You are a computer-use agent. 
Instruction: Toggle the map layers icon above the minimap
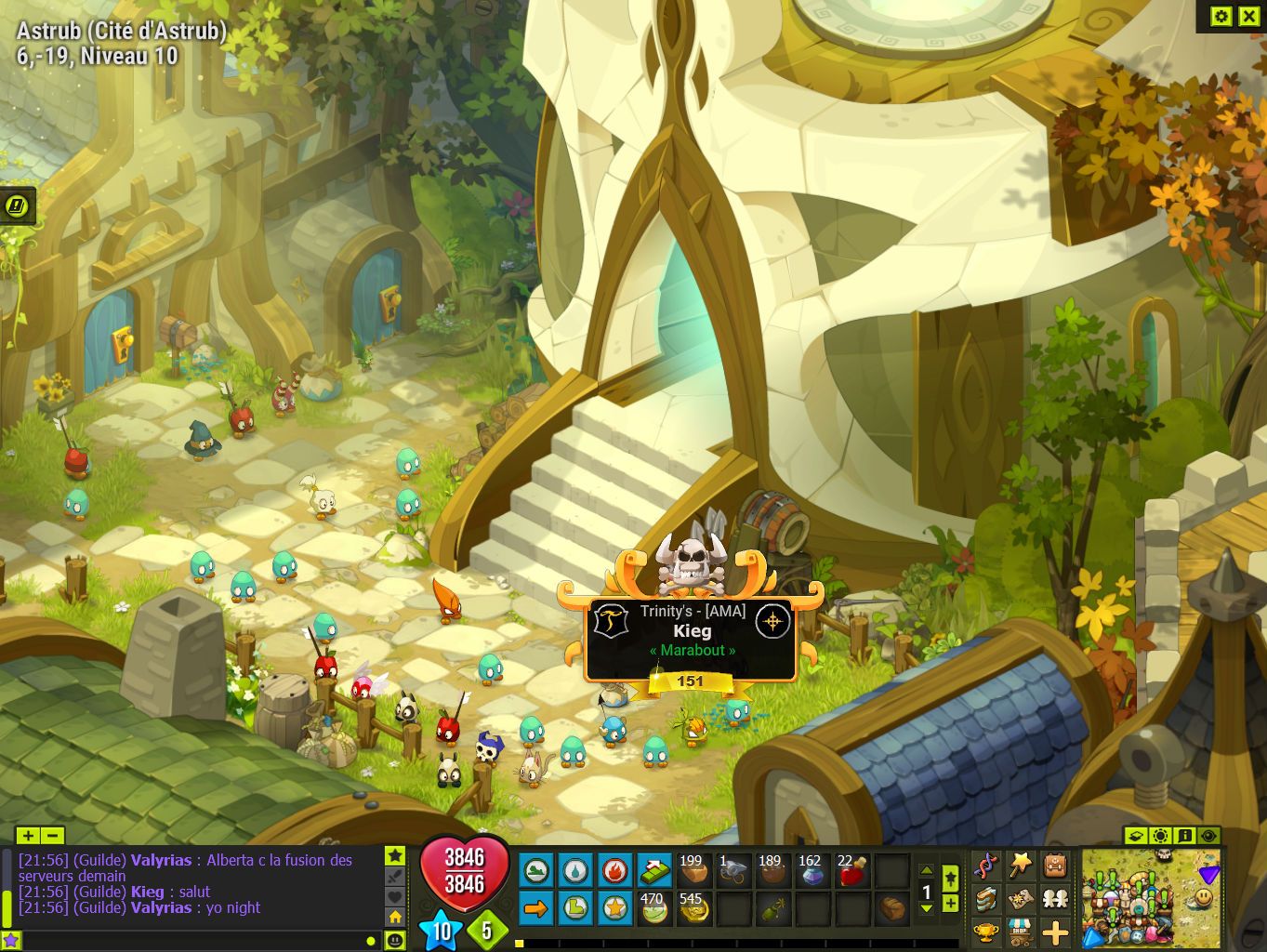pyautogui.click(x=1136, y=835)
